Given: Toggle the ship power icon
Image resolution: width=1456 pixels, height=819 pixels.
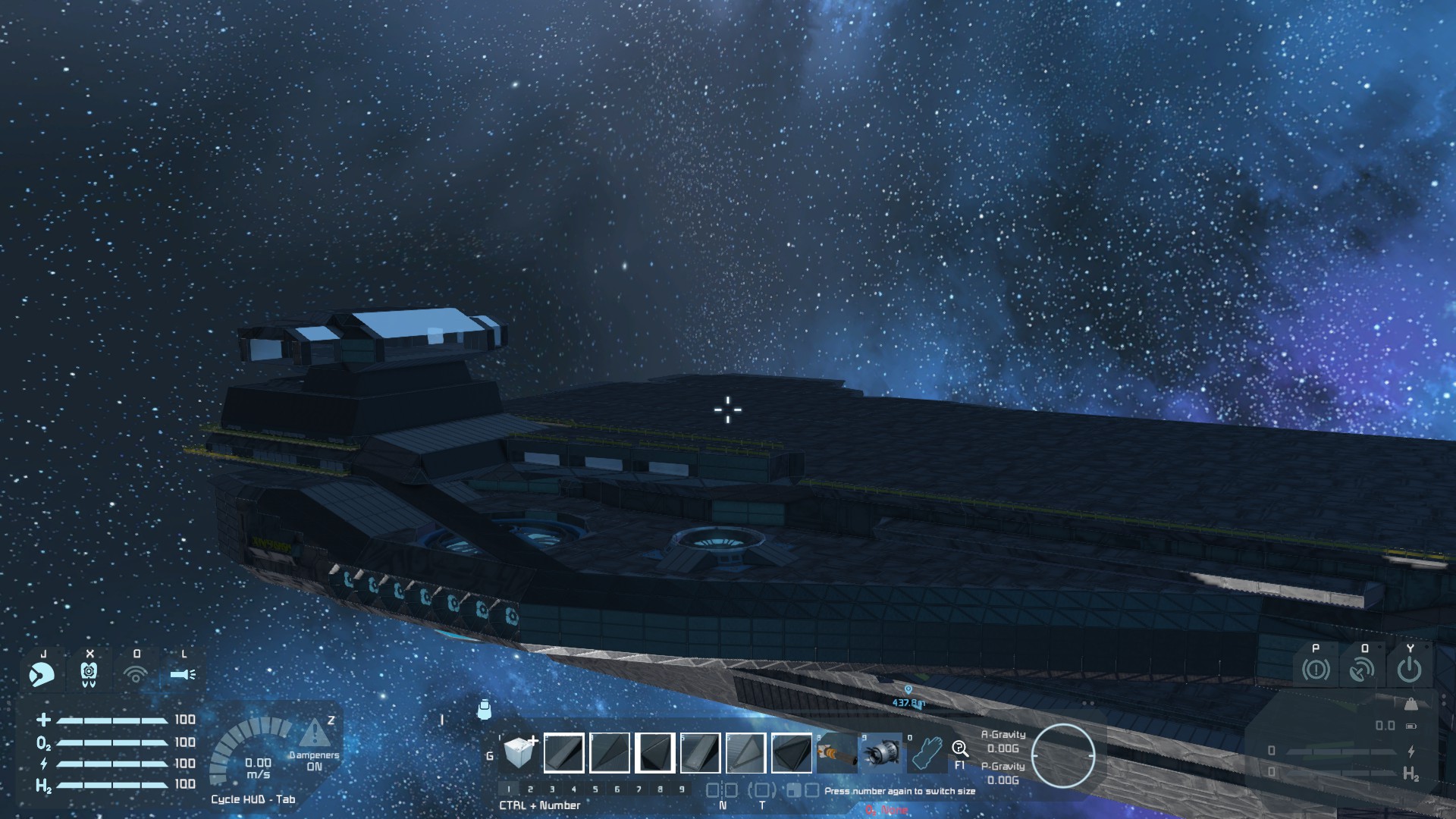Looking at the screenshot, I should click(1409, 670).
